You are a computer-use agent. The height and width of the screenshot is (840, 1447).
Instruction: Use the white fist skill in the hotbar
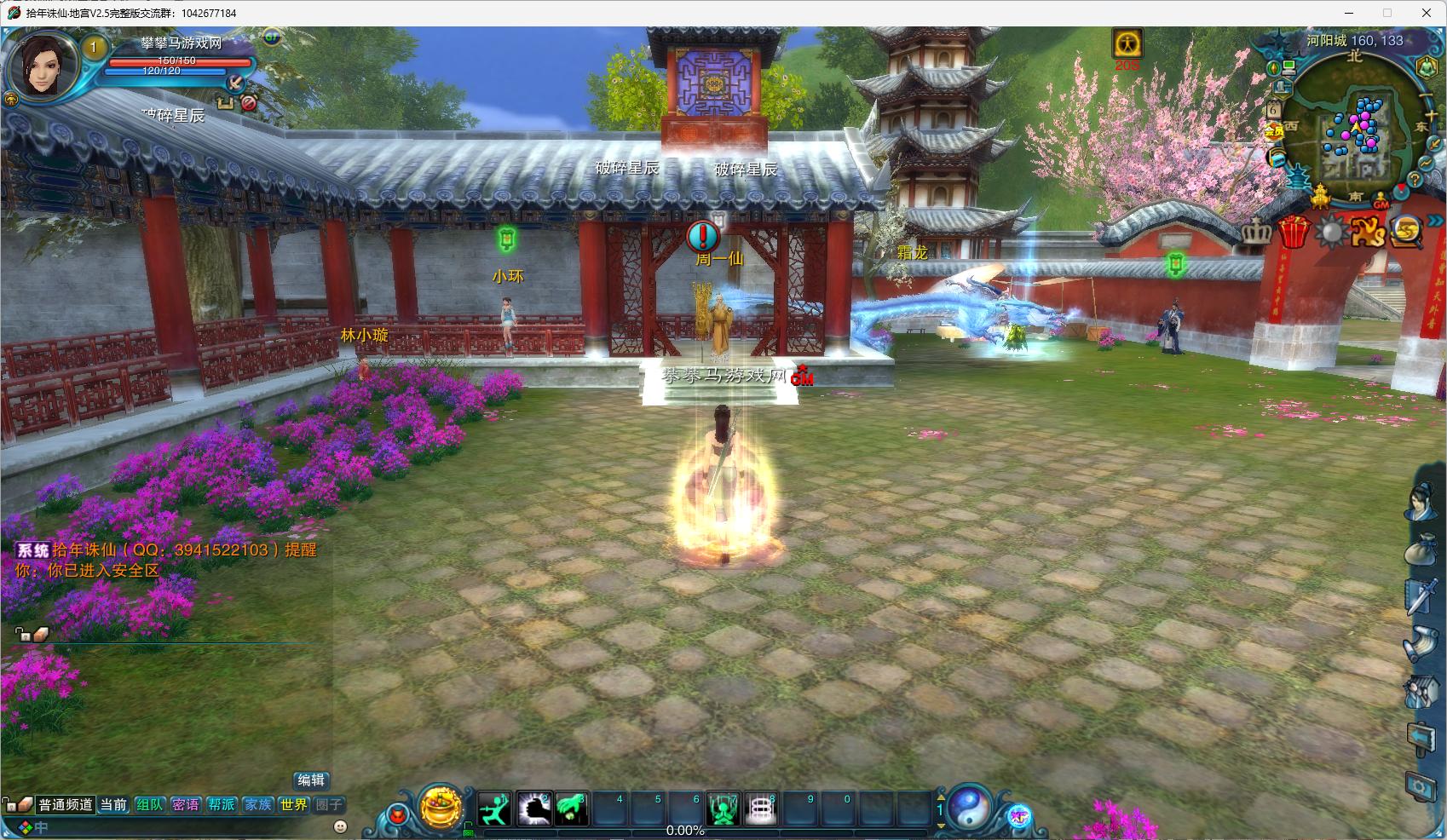click(533, 808)
